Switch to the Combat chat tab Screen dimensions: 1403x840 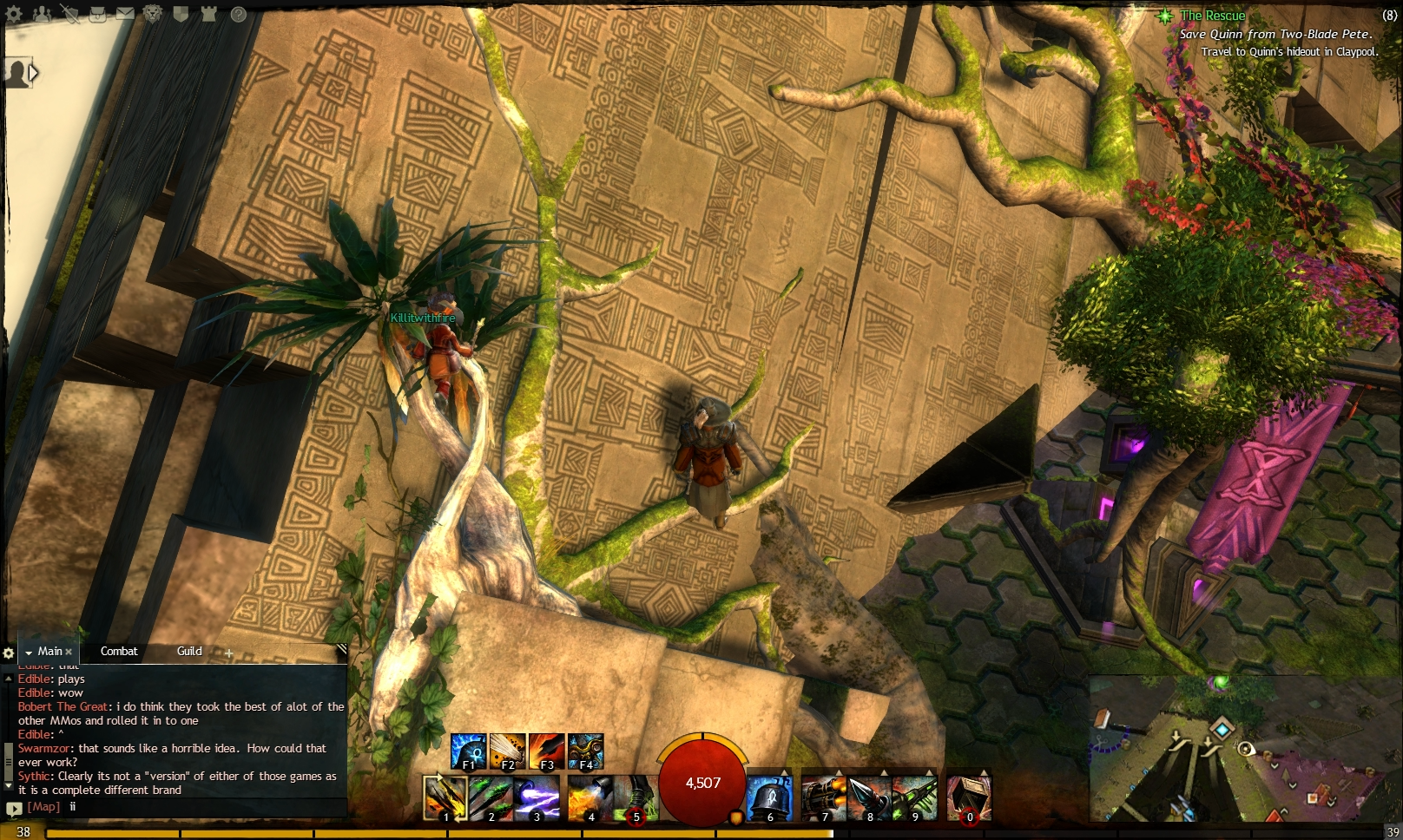(119, 651)
